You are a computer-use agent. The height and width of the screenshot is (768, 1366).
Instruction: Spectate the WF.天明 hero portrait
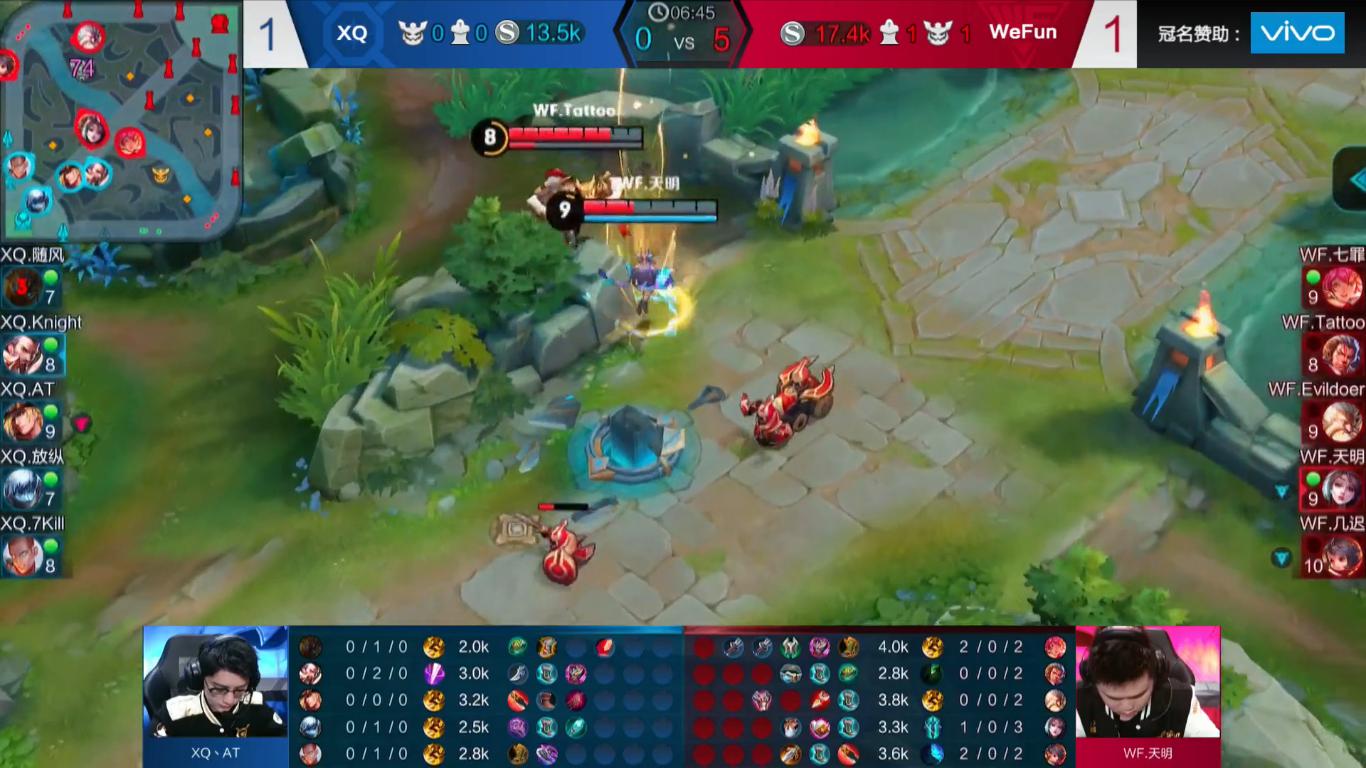click(x=1342, y=489)
